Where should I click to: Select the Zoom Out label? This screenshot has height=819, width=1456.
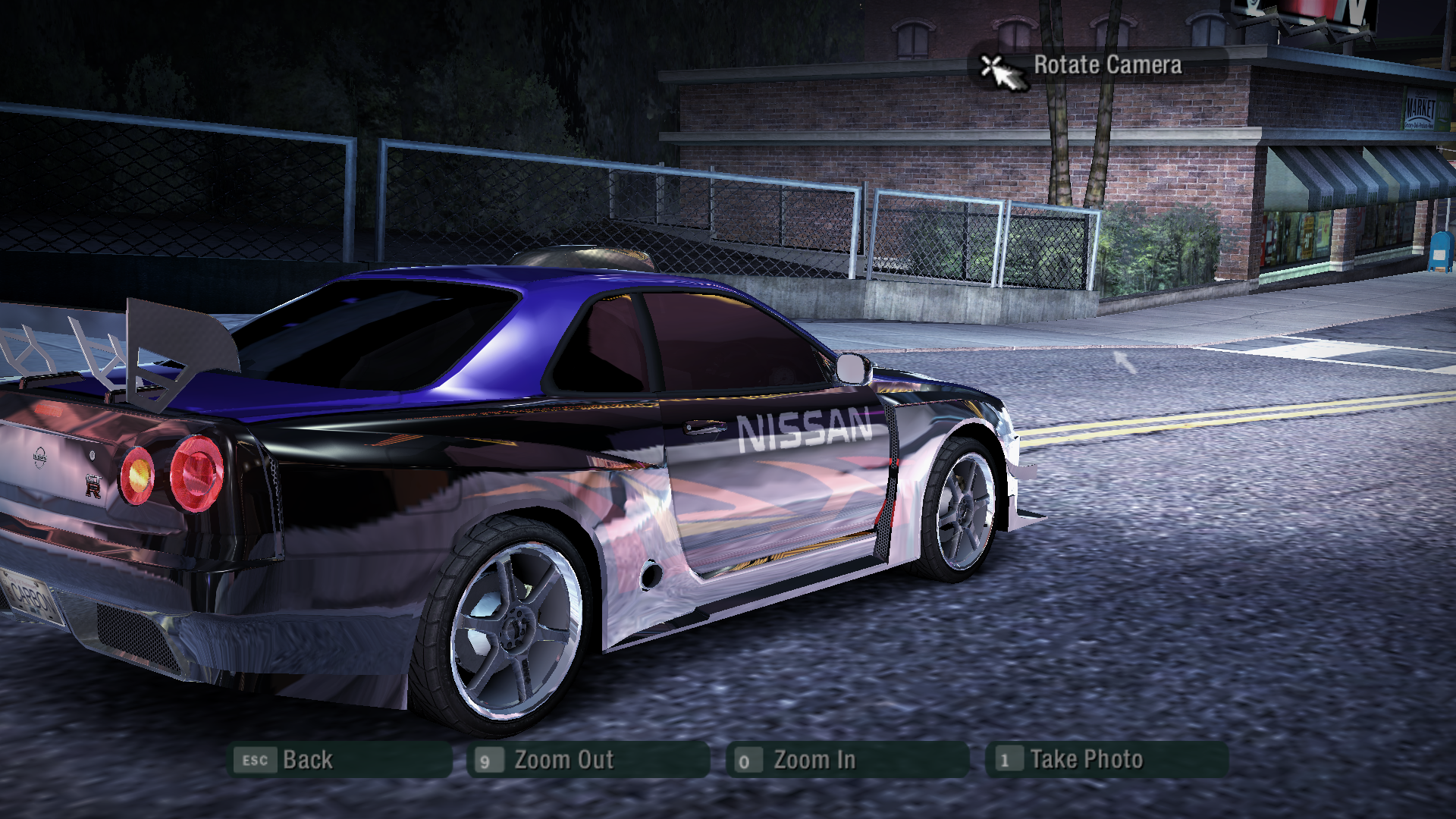click(564, 758)
